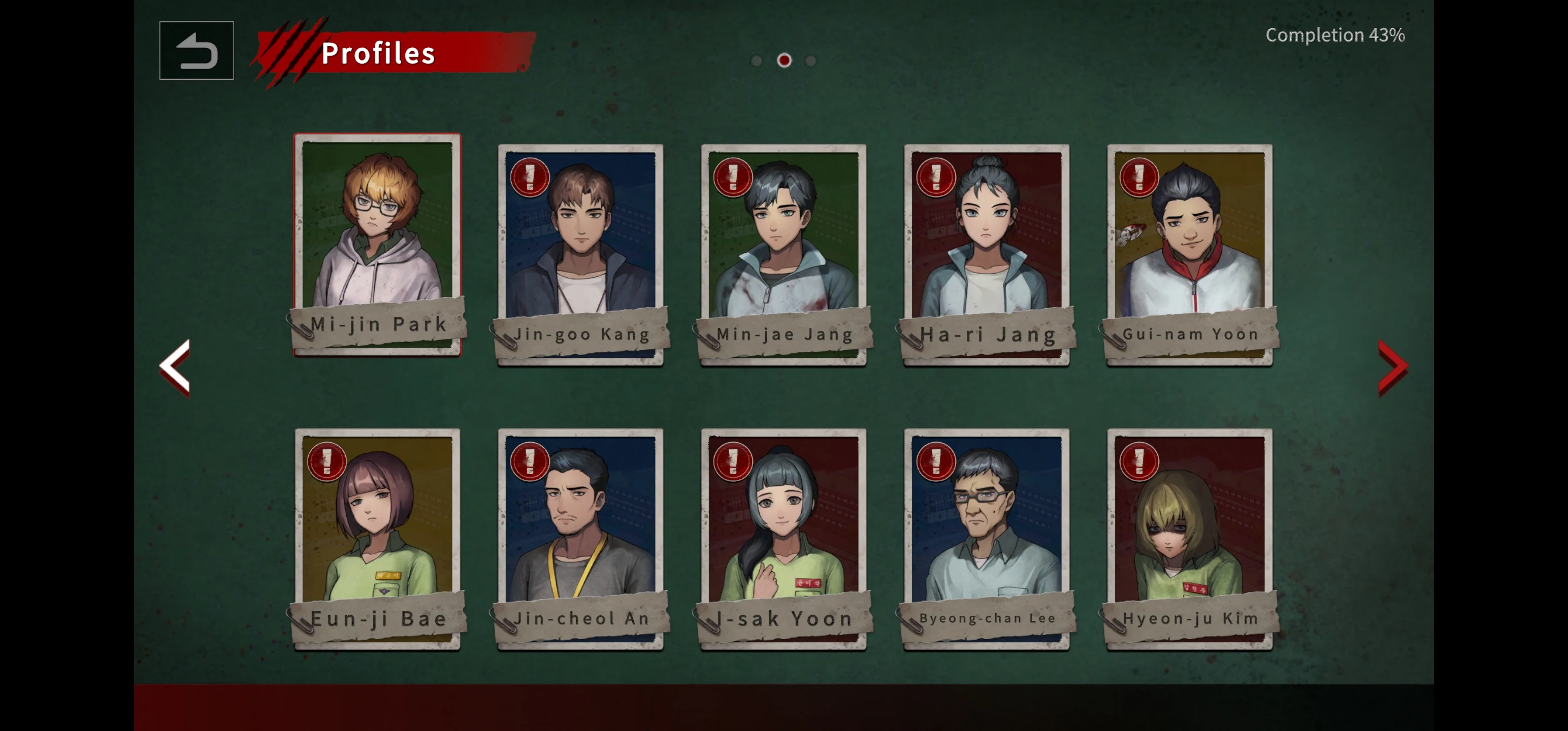This screenshot has width=1568, height=731.
Task: Select the Eun-ji Bae profile card
Action: coord(377,538)
